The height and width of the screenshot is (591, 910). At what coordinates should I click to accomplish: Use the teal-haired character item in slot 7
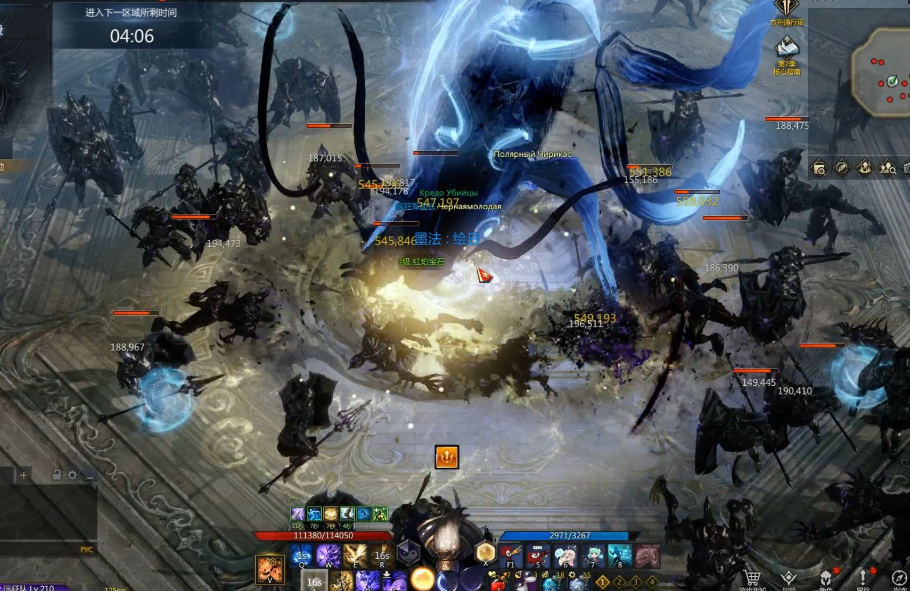pos(594,556)
